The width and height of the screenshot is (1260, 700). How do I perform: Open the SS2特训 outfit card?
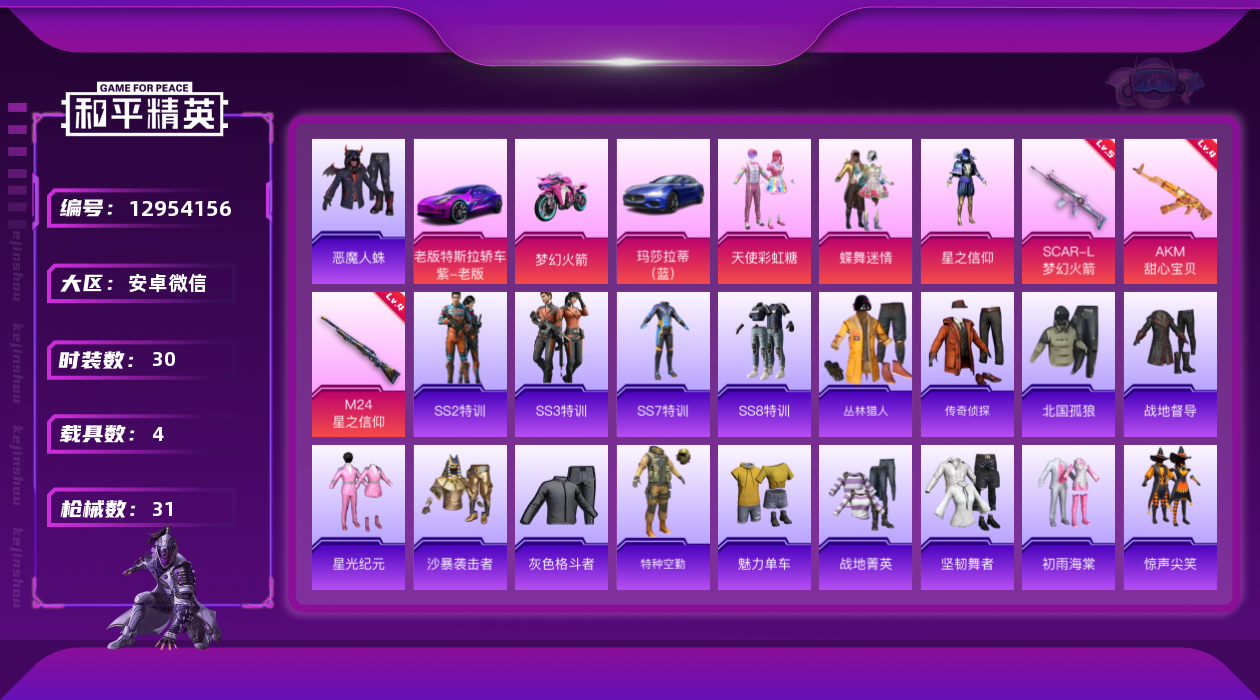point(460,364)
